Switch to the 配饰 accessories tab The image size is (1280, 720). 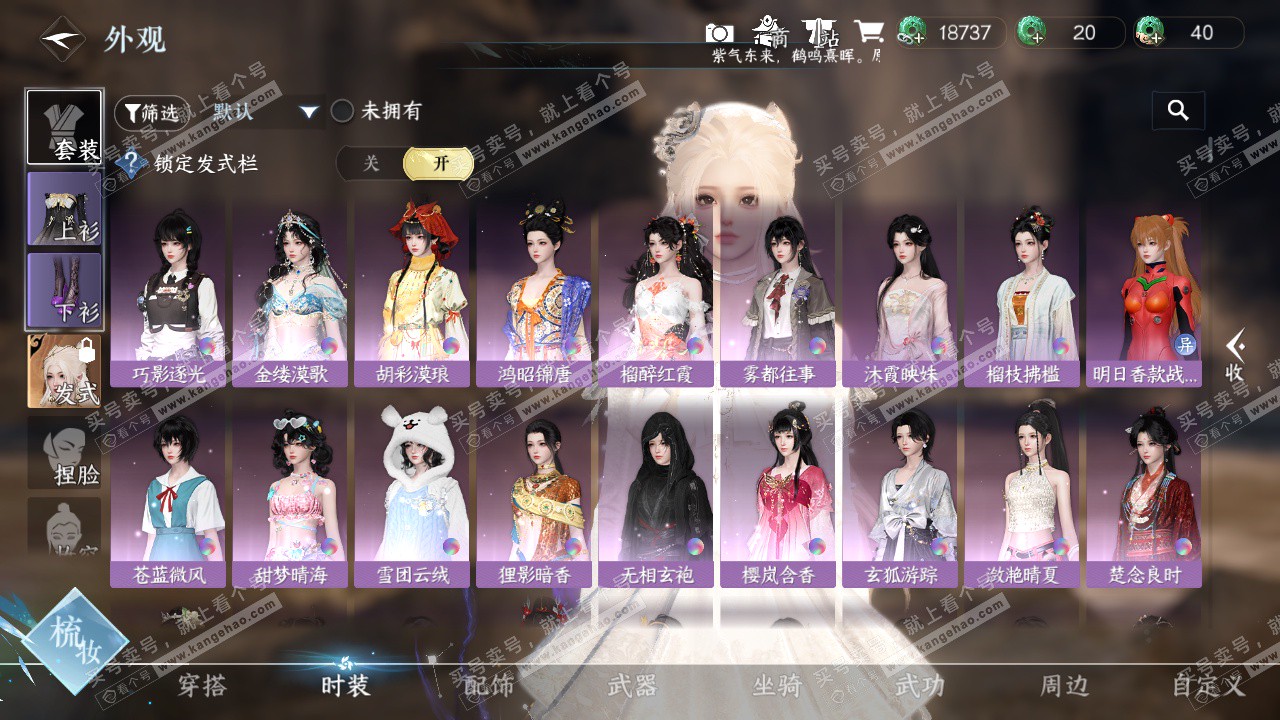[x=489, y=685]
